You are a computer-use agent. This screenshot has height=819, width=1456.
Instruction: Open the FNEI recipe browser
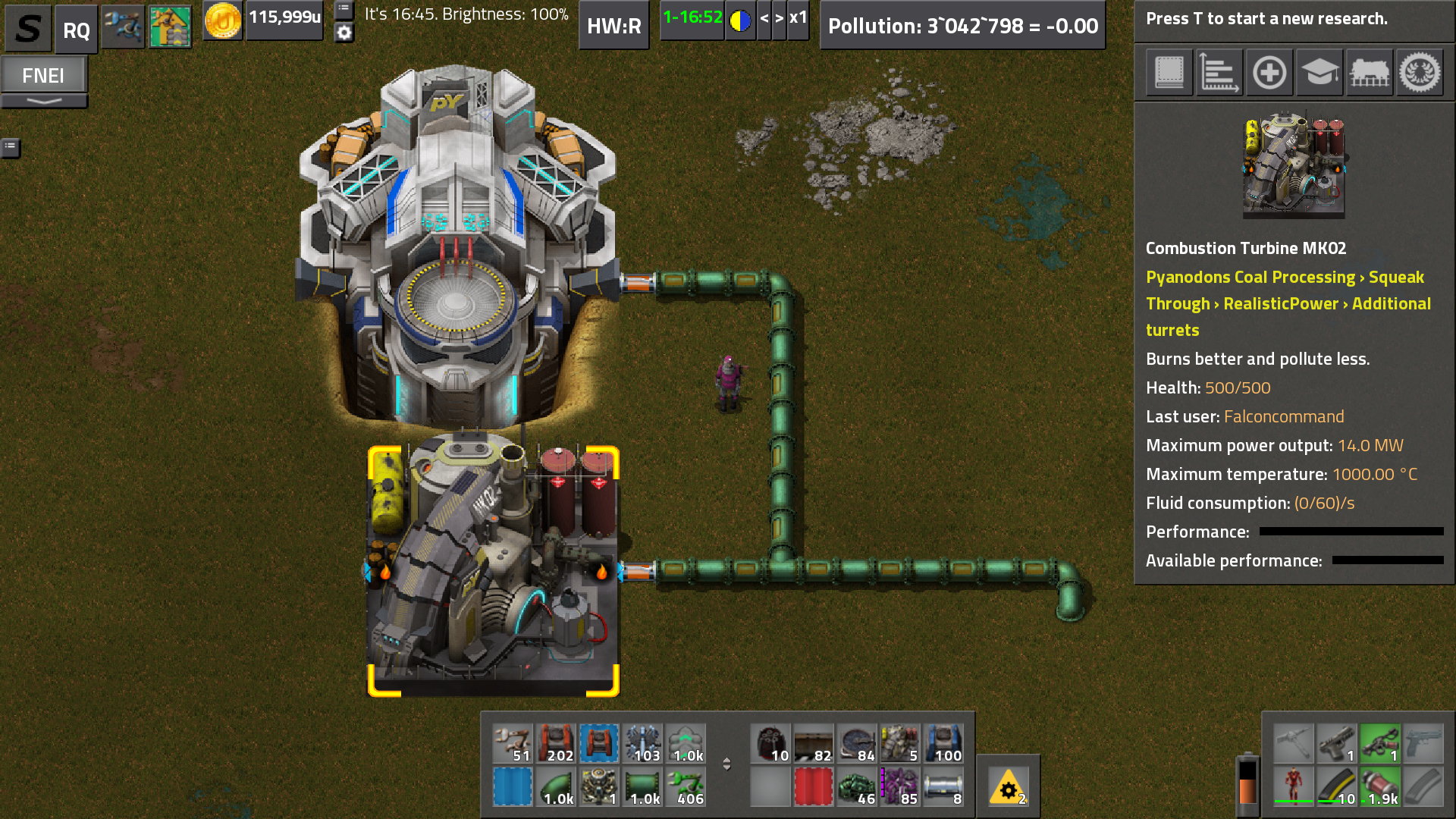43,76
